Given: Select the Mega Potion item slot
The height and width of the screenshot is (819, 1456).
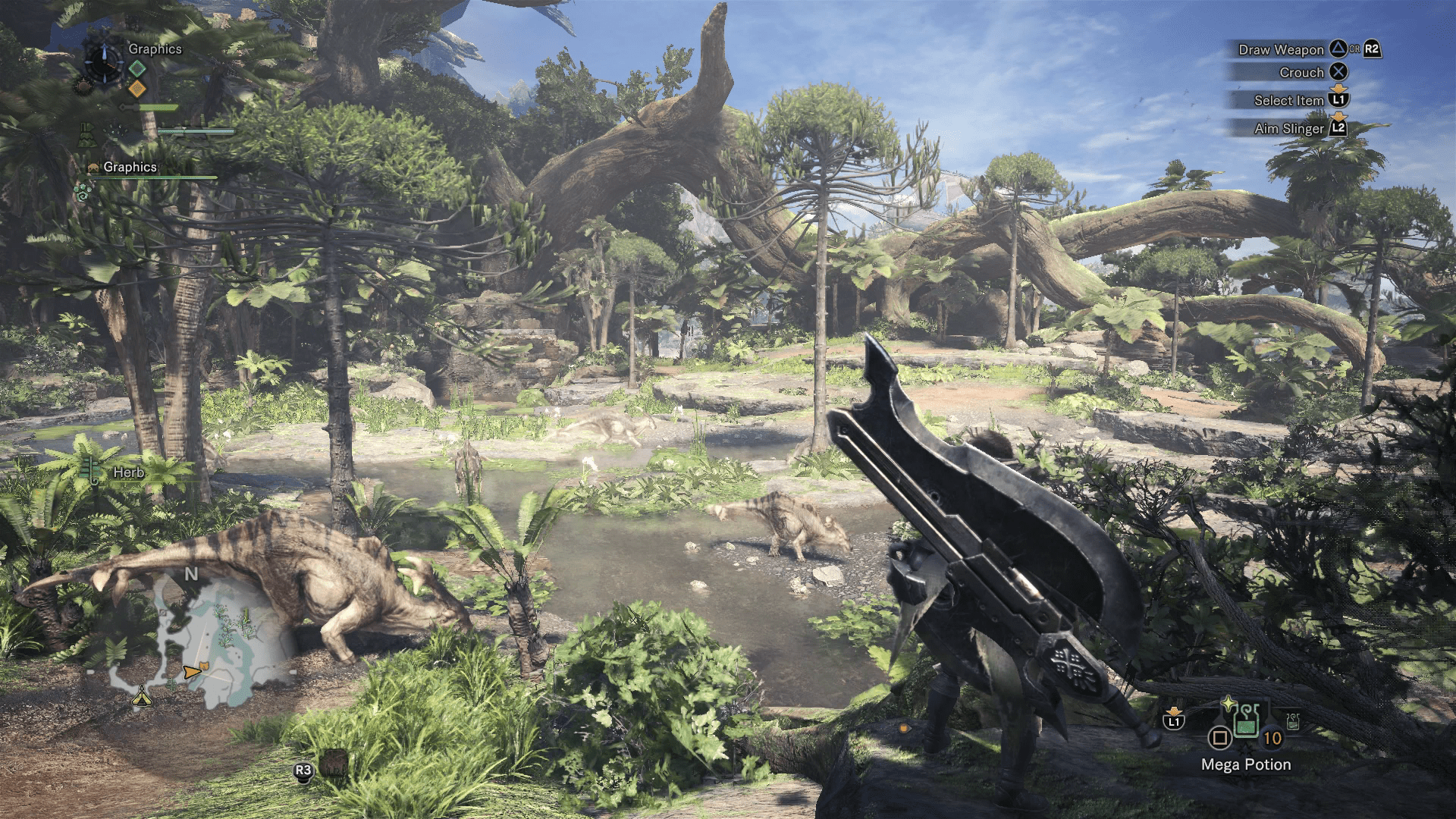Looking at the screenshot, I should (x=1245, y=720).
